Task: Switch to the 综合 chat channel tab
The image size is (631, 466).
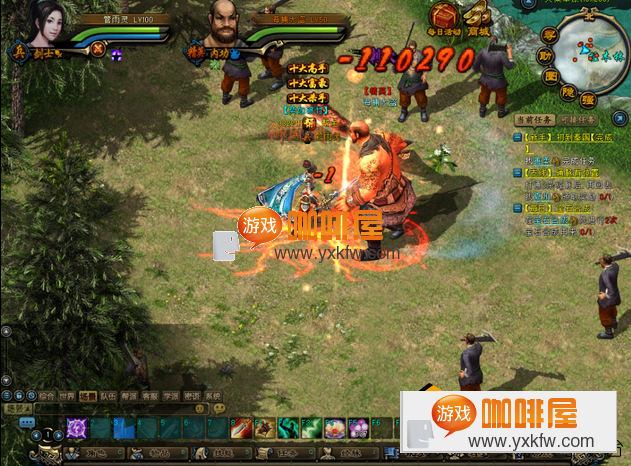Action: click(47, 396)
